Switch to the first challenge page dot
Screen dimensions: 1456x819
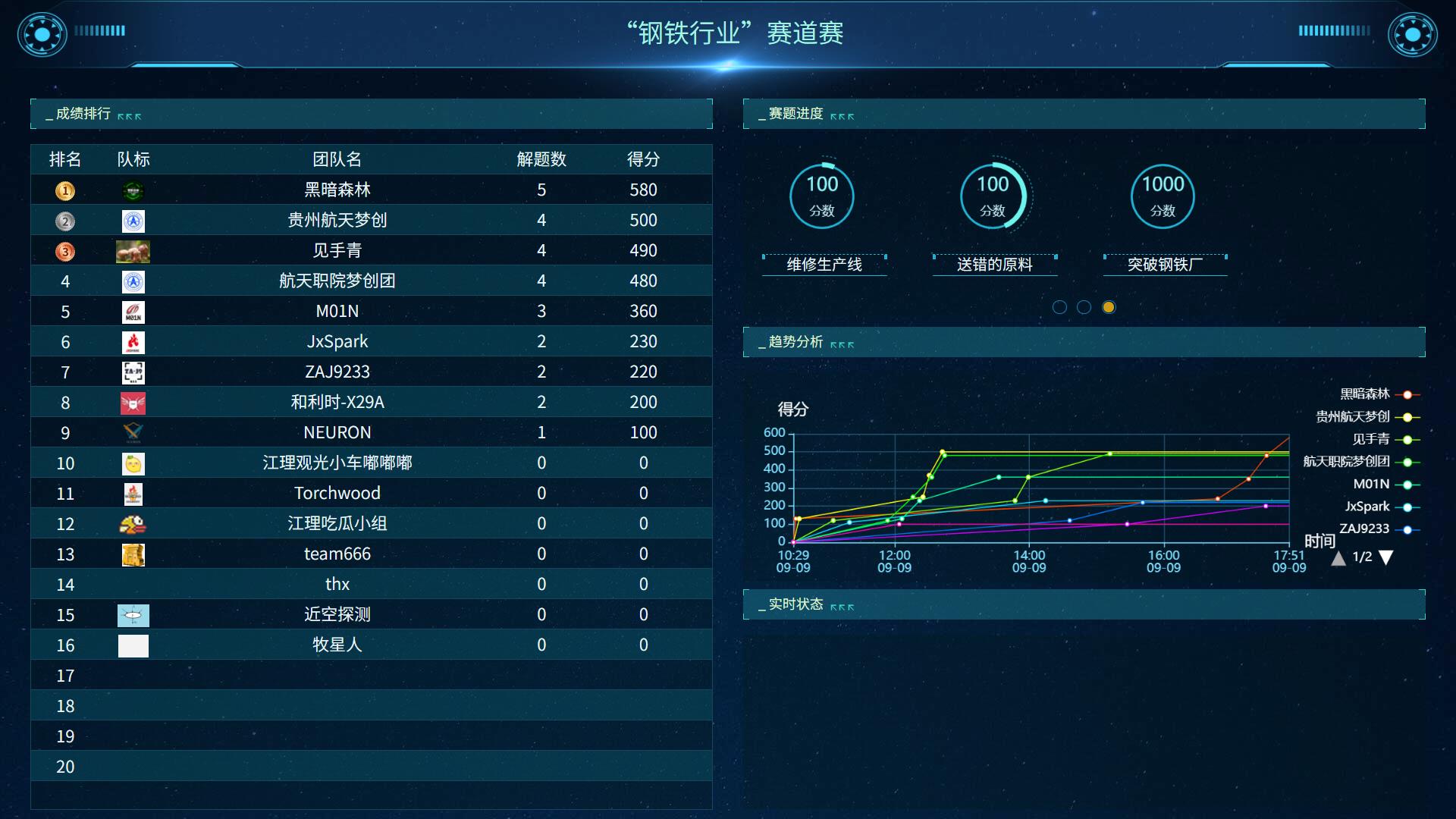[1060, 307]
